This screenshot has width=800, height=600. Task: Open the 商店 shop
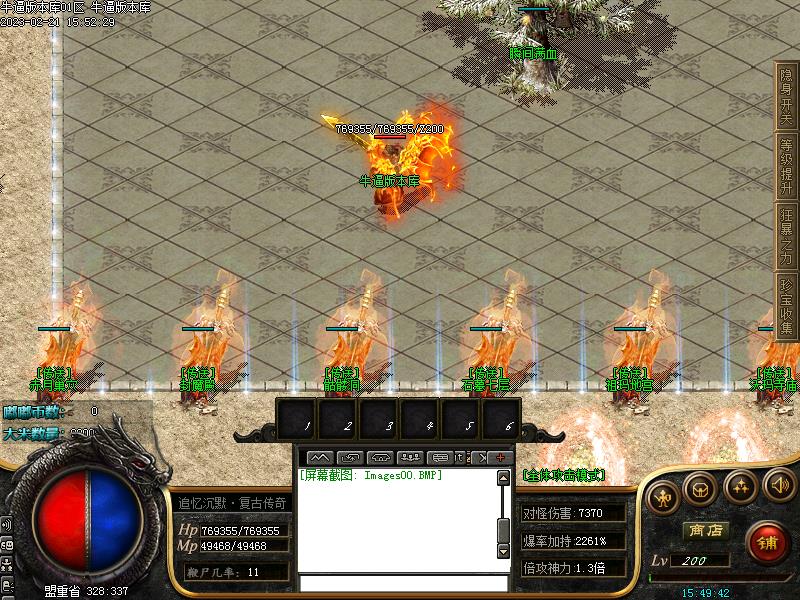[705, 531]
